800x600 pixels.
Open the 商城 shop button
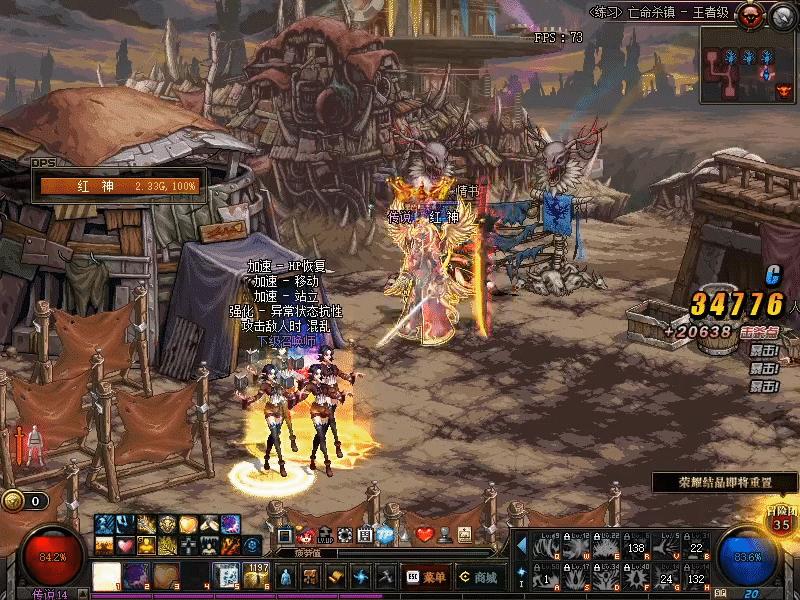pyautogui.click(x=478, y=577)
